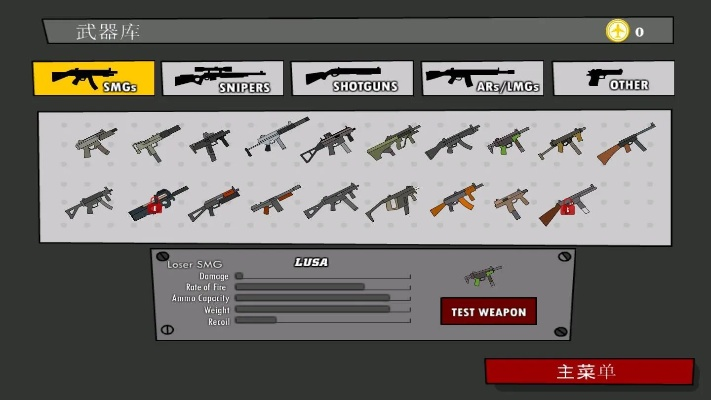Screen dimensions: 711x400
Task: Return to the main menu (主菜单)
Action: point(588,372)
